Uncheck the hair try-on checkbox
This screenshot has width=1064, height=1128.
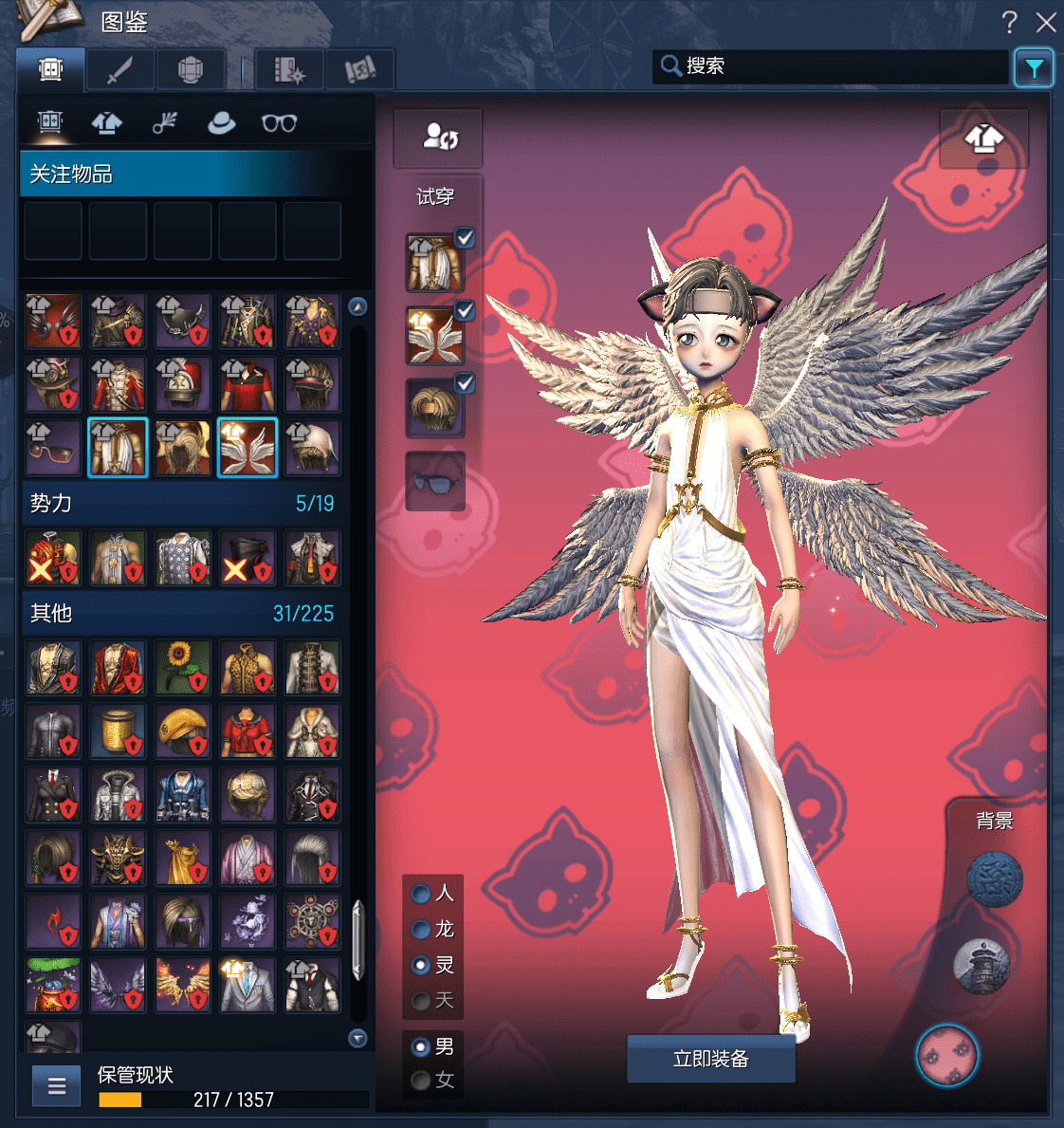(465, 383)
